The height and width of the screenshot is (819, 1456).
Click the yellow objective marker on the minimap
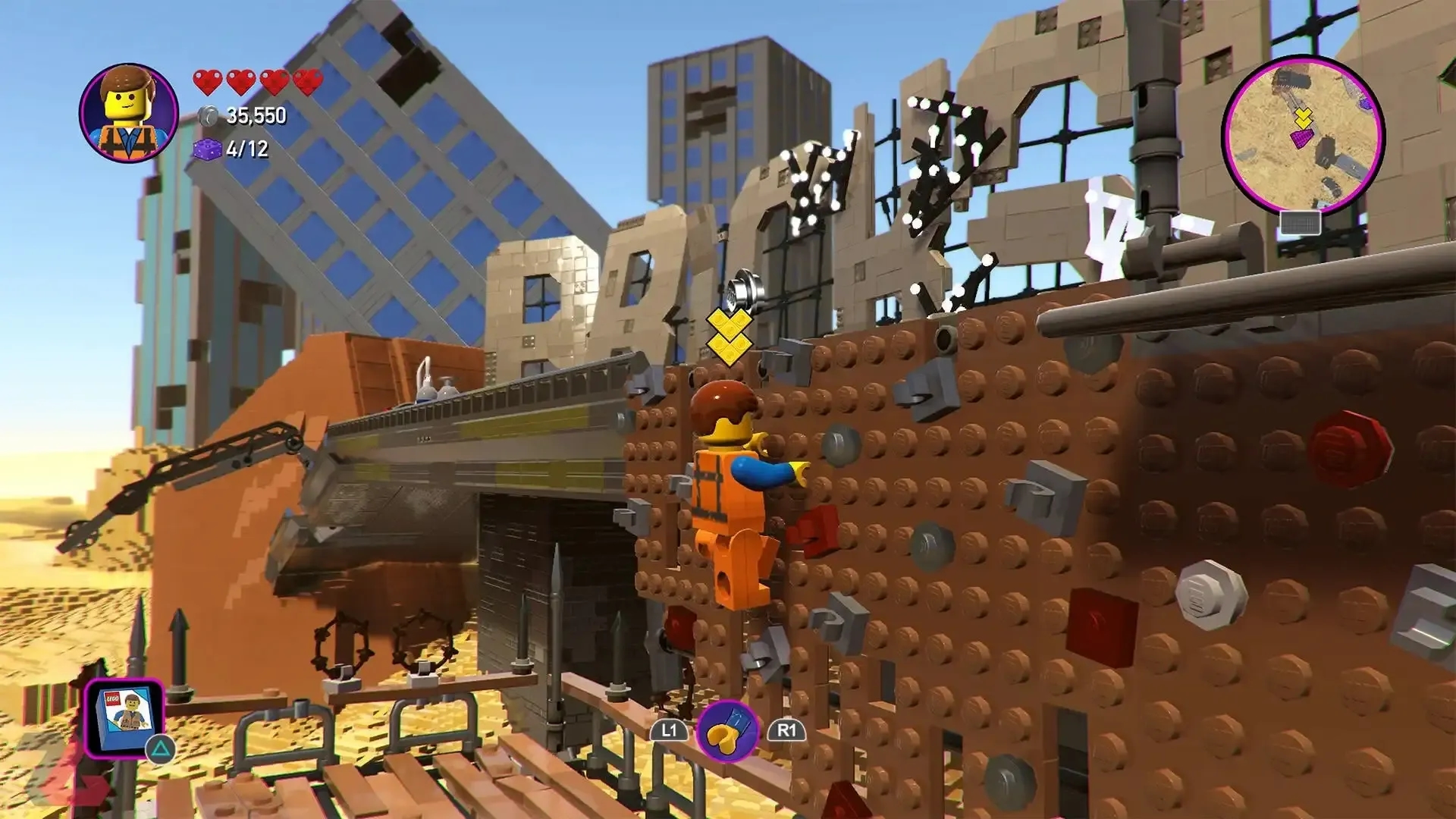pyautogui.click(x=1304, y=118)
